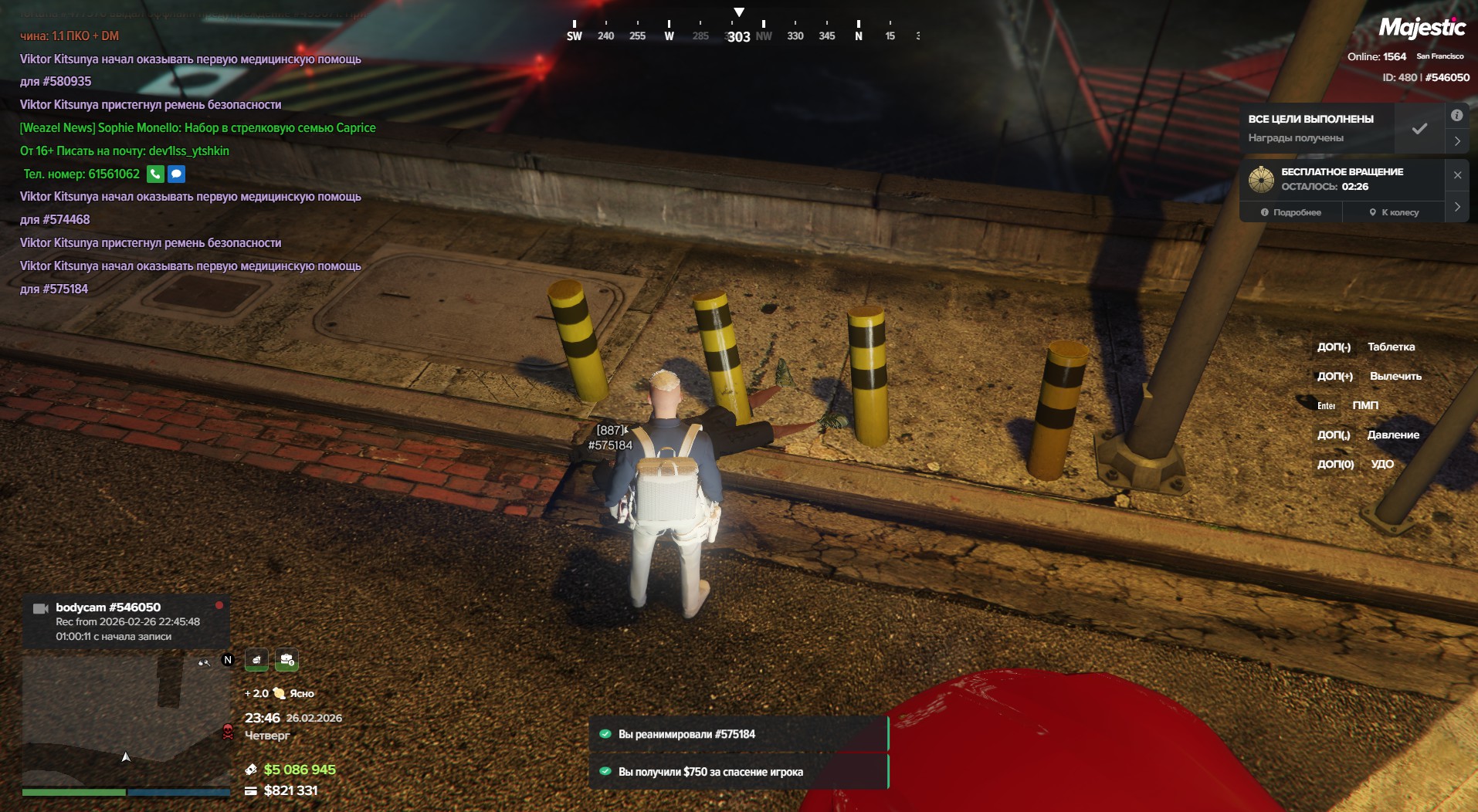Expand the completed objectives panel arrow
The image size is (1478, 812).
tap(1457, 141)
